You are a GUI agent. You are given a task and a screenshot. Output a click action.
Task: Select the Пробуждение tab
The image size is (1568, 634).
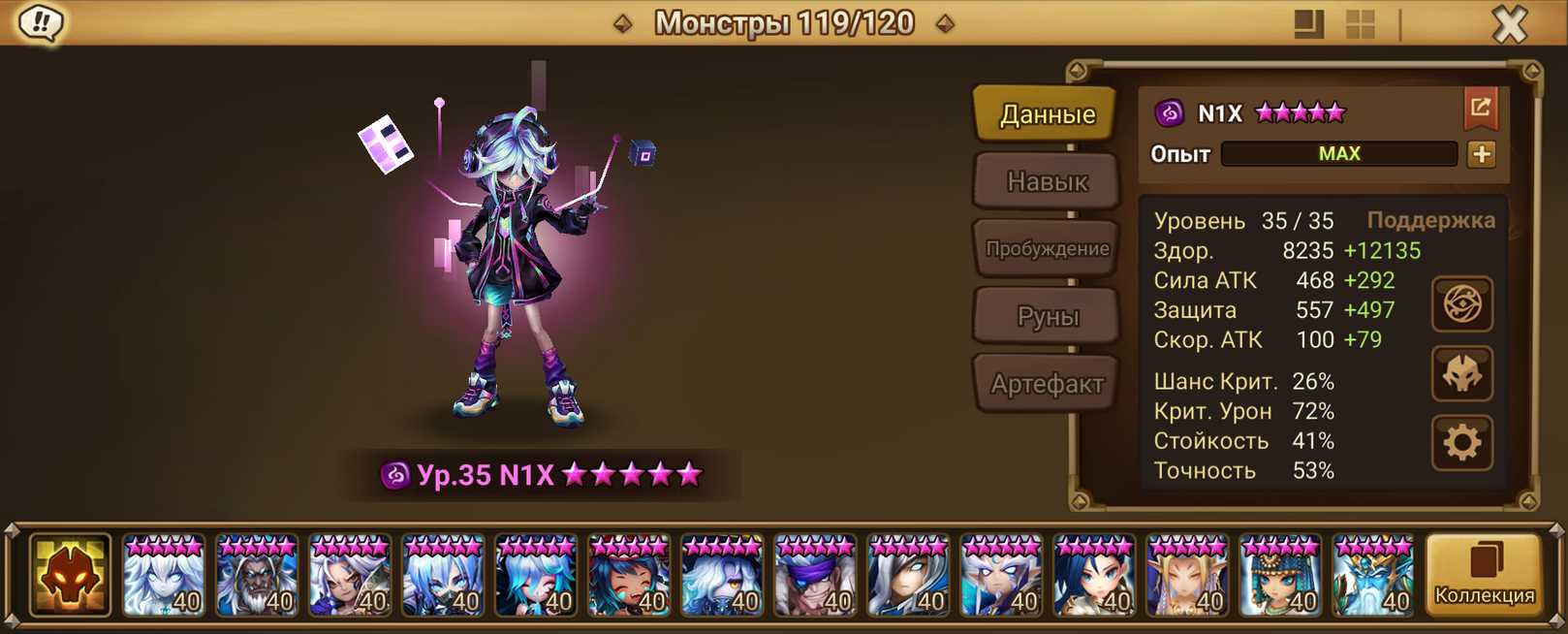pos(1047,249)
